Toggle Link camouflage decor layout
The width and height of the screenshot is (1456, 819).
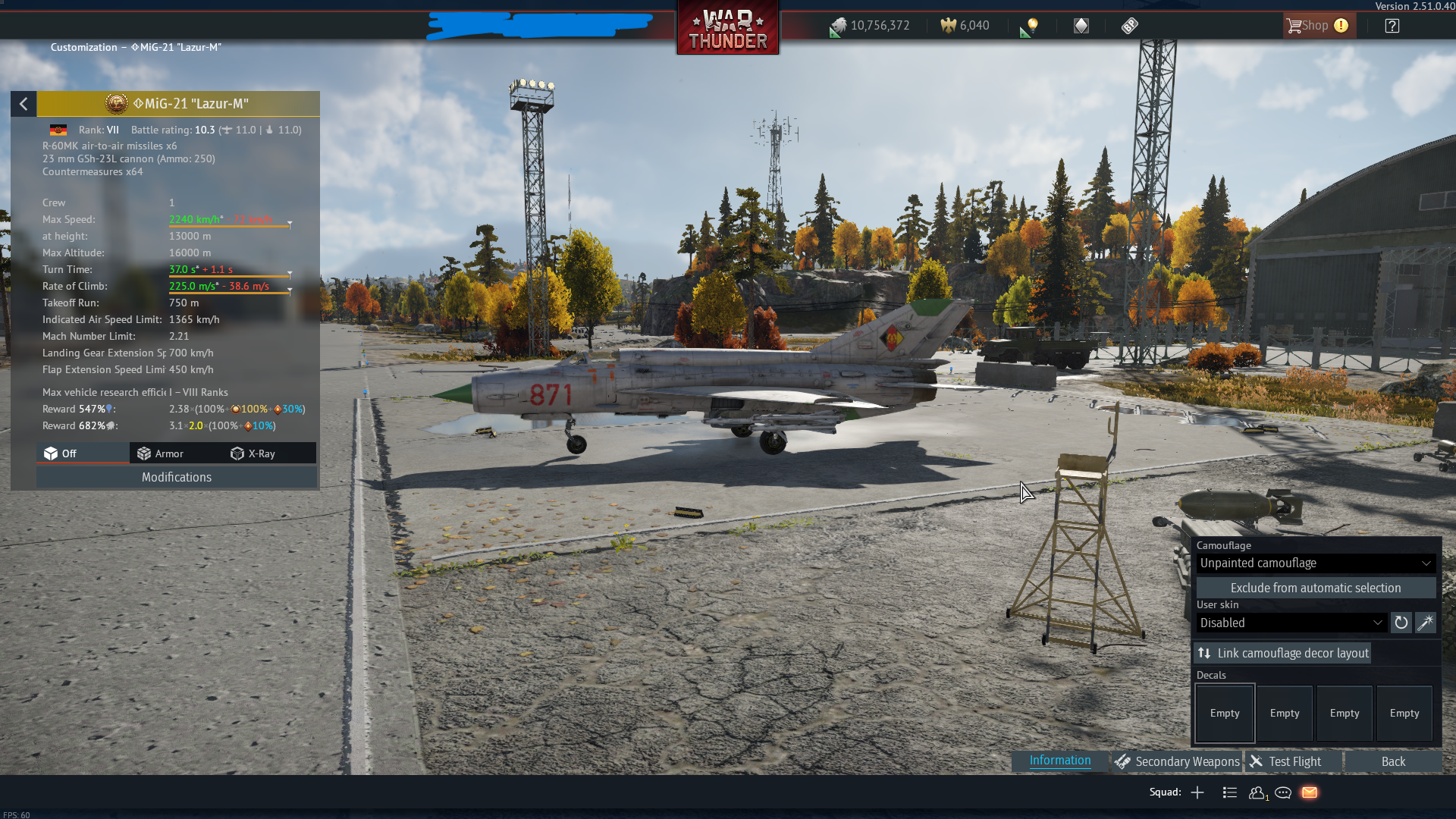tap(1282, 653)
